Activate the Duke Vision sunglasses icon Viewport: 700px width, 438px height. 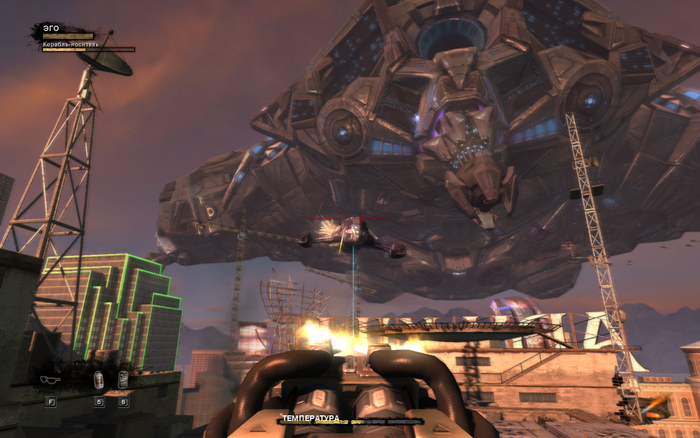coord(50,380)
